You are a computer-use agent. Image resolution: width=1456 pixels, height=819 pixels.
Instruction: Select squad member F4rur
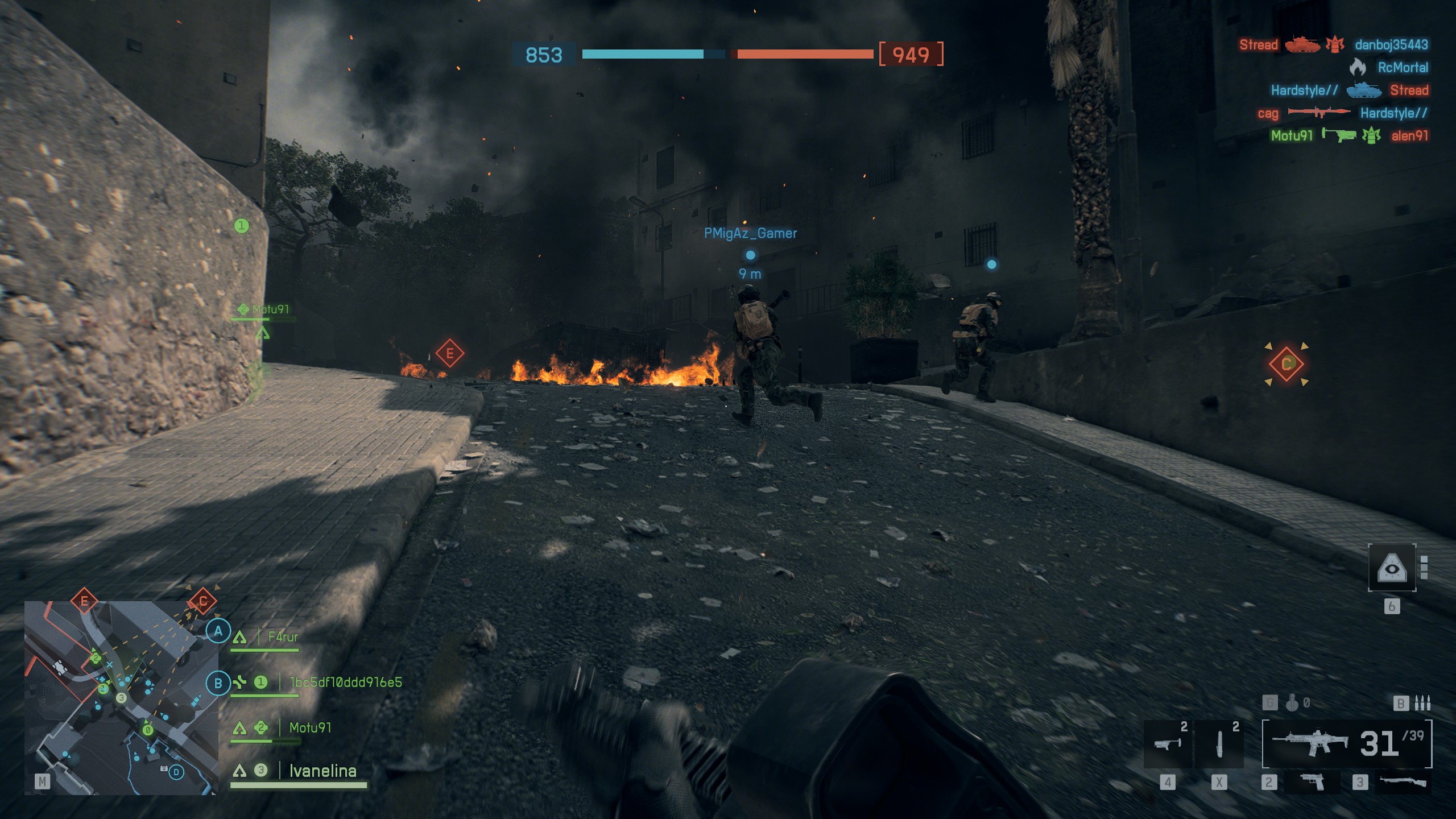tap(283, 637)
